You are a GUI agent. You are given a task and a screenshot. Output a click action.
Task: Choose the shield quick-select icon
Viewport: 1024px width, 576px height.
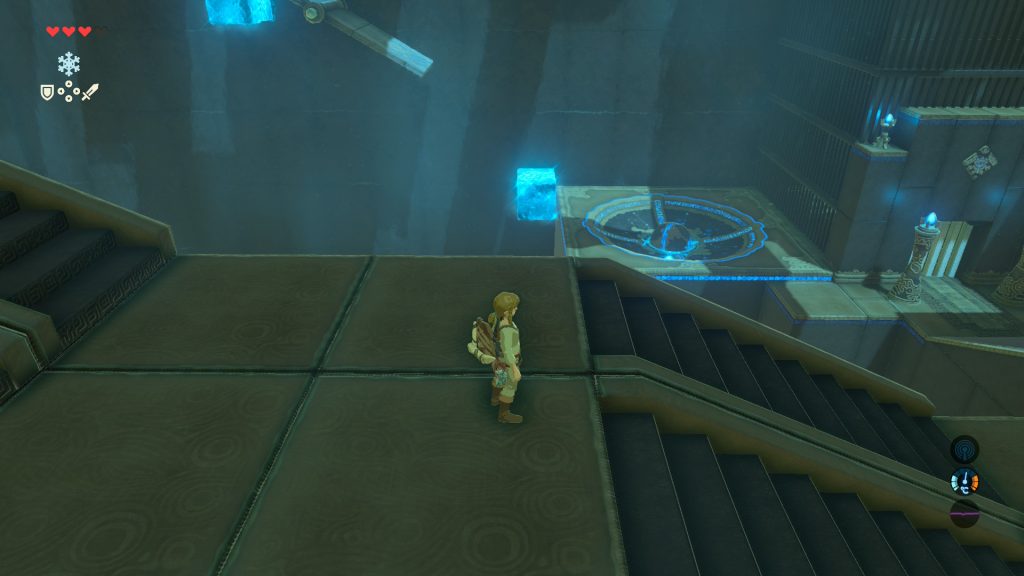point(46,92)
